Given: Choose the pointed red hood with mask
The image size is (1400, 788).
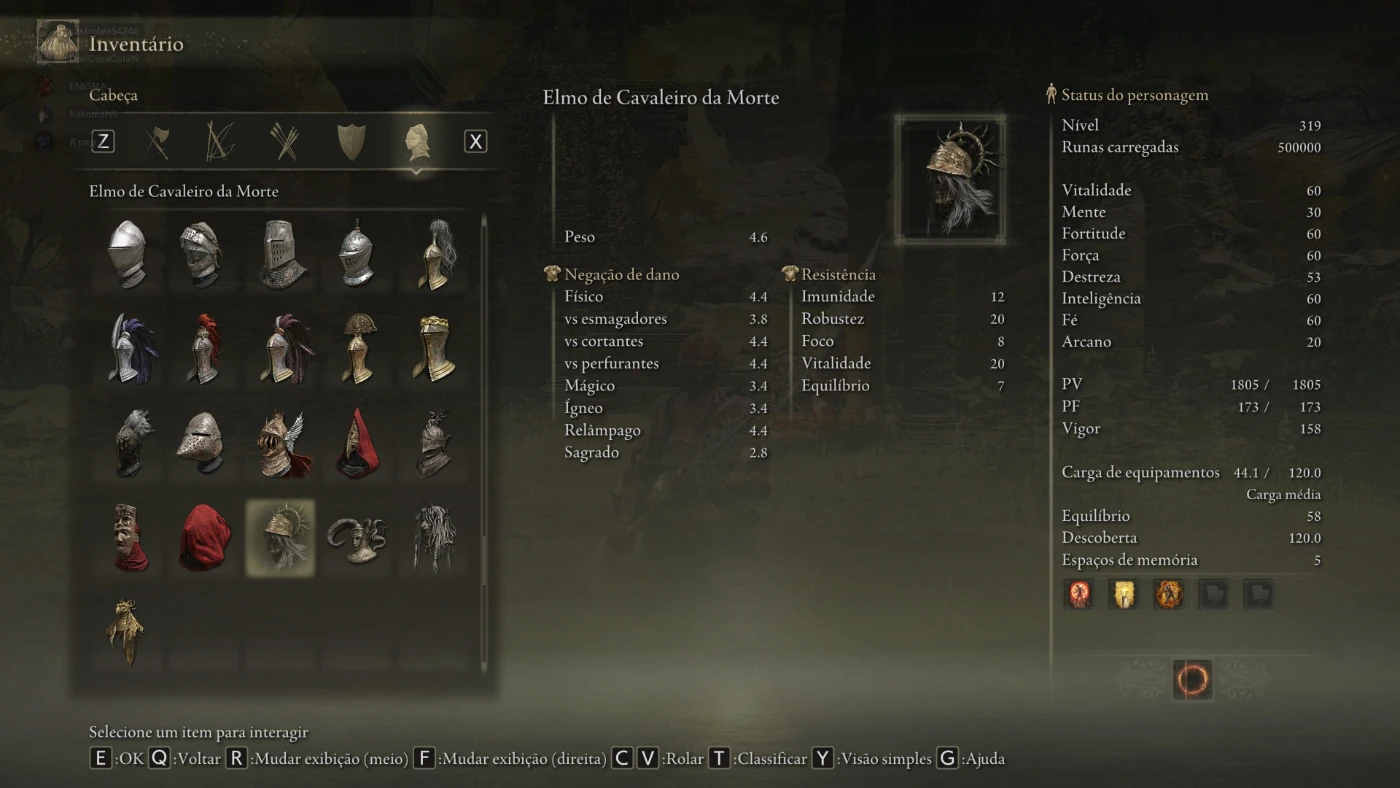Looking at the screenshot, I should (x=358, y=444).
